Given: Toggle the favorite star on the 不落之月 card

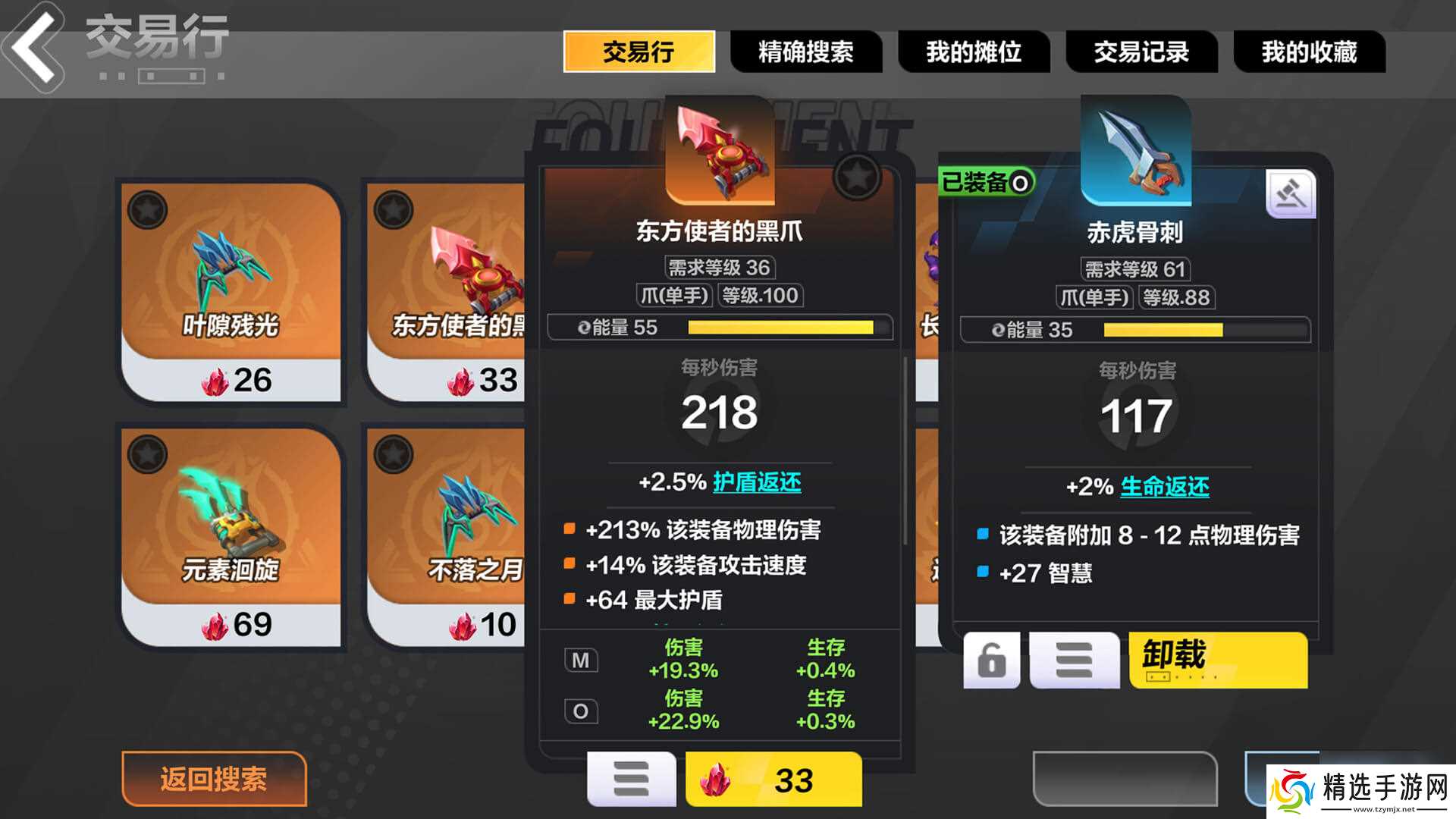Looking at the screenshot, I should 395,456.
